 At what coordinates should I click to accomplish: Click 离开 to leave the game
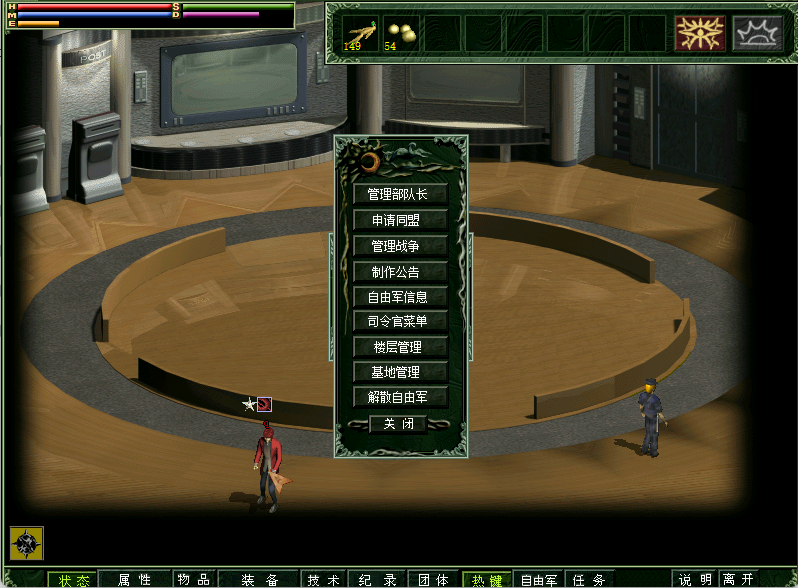[738, 579]
